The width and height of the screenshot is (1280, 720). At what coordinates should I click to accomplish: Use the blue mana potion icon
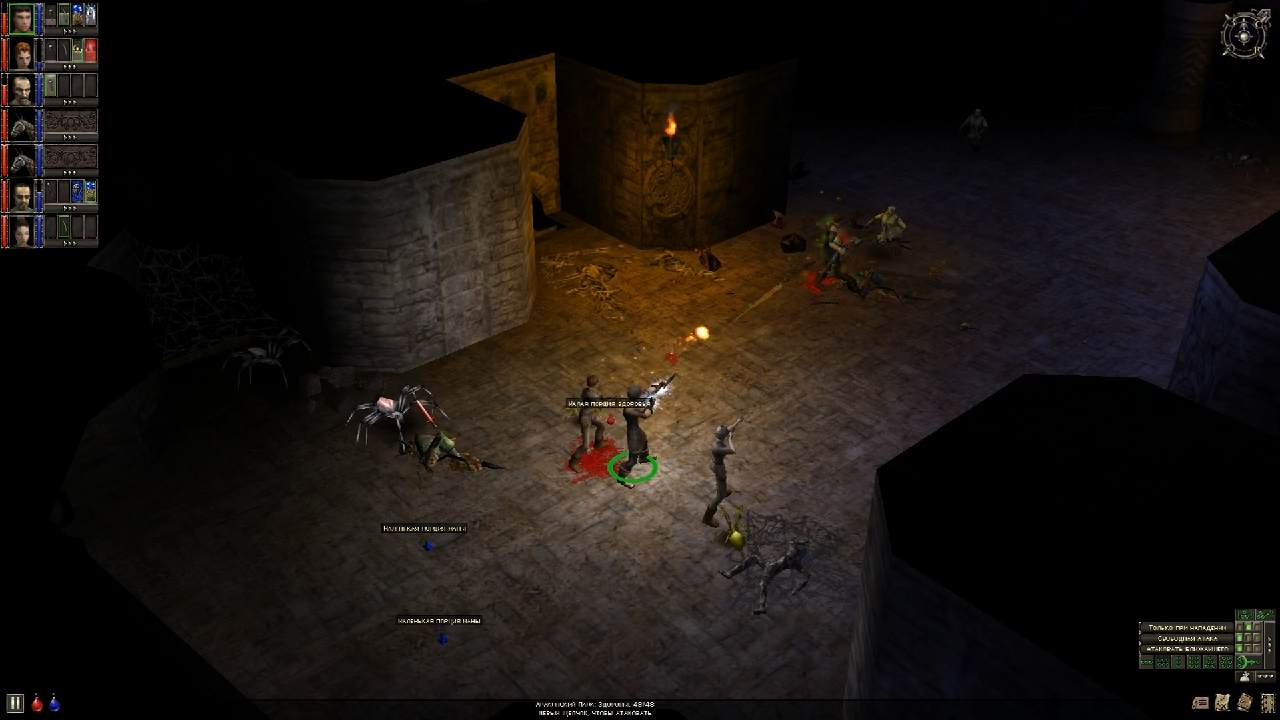(54, 703)
